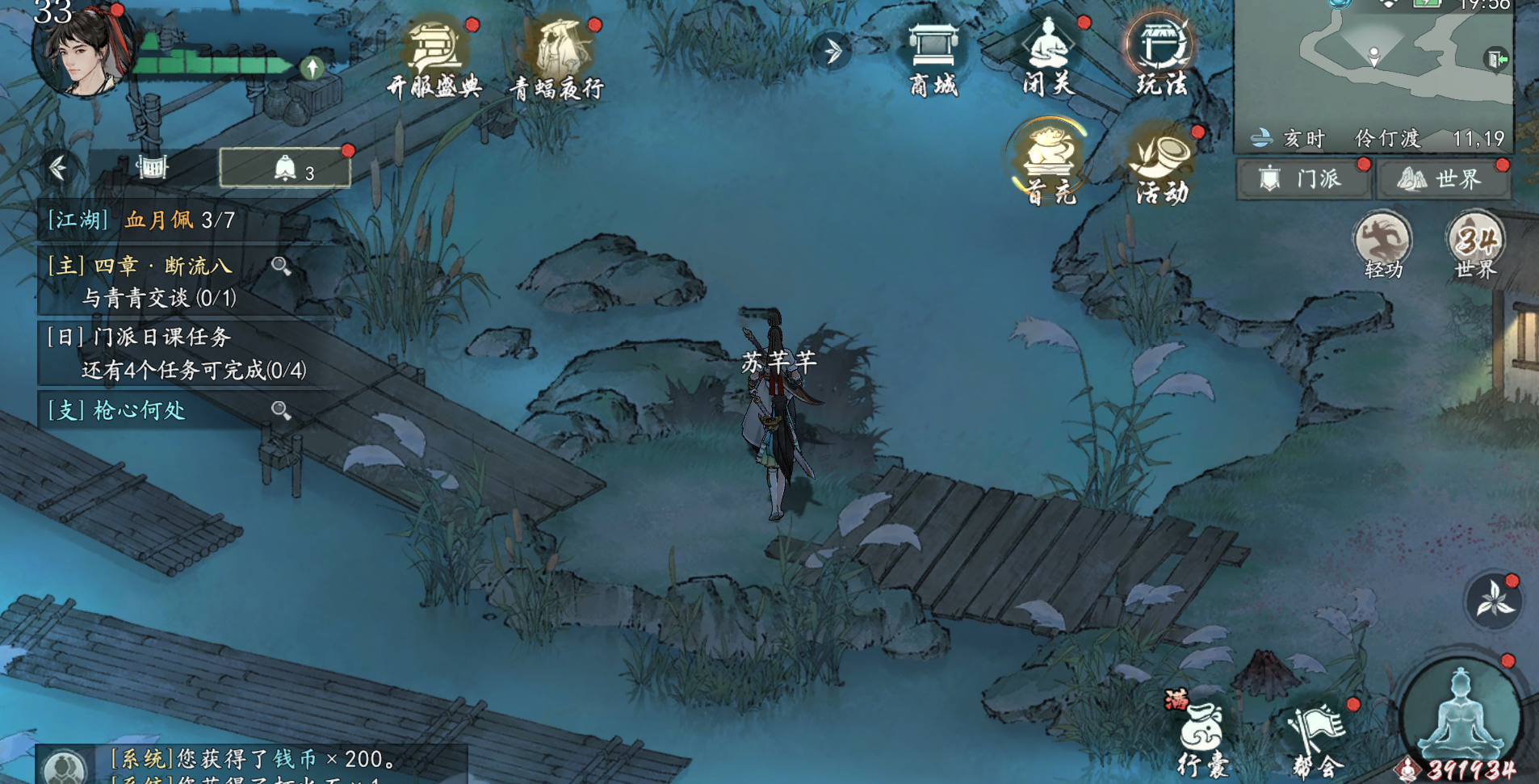Open the 青蝠夜行 event
Image resolution: width=1539 pixels, height=784 pixels.
(557, 58)
